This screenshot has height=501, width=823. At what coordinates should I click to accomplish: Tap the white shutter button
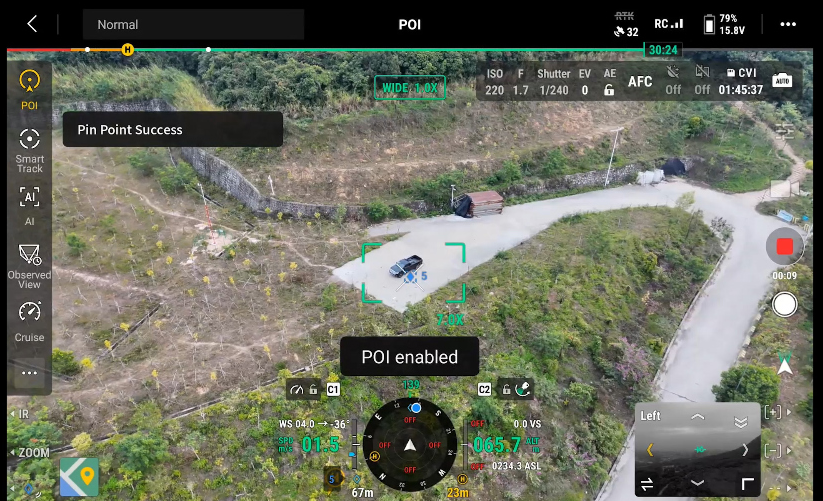[x=785, y=304]
